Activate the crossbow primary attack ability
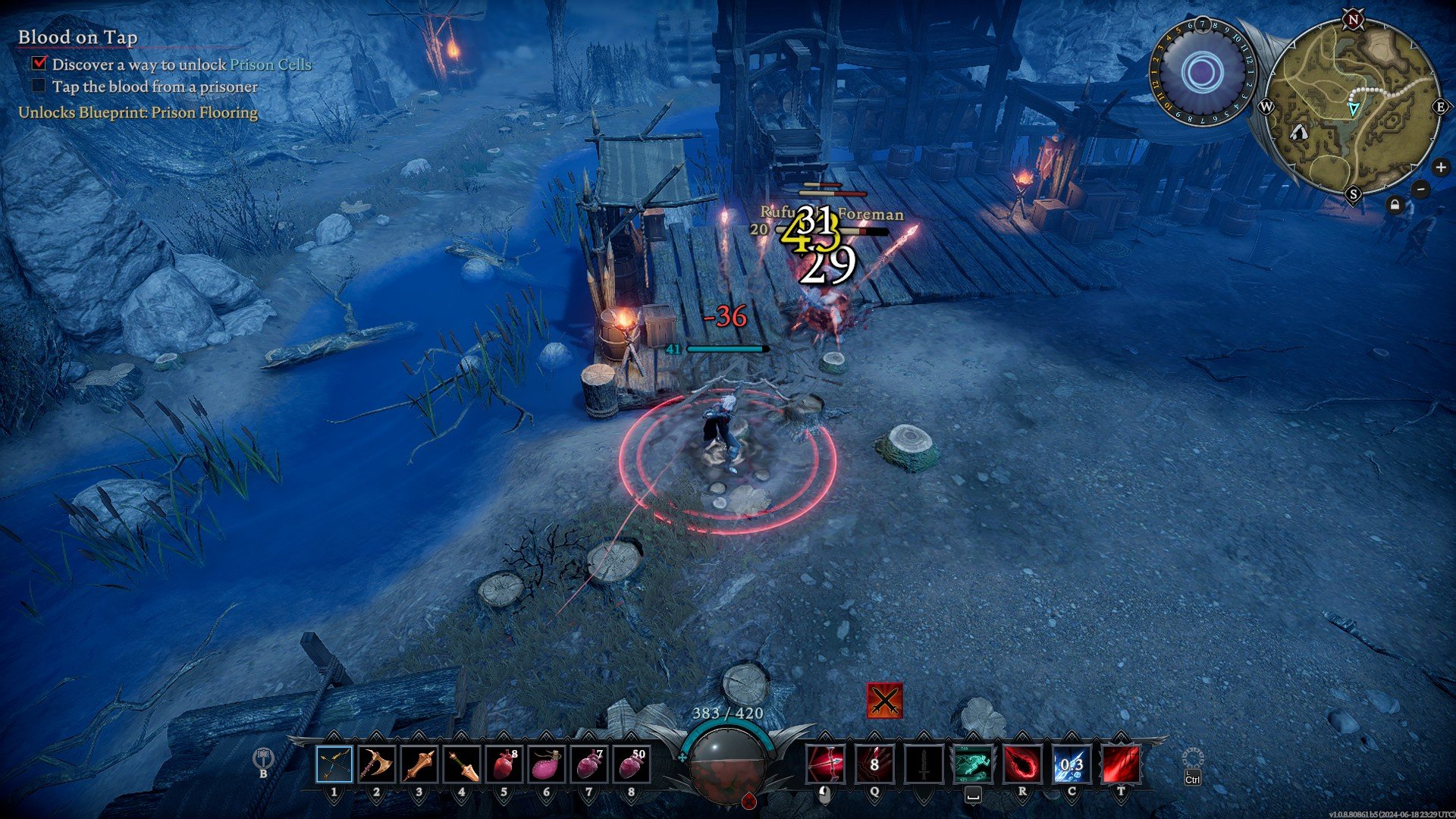Image resolution: width=1456 pixels, height=819 pixels. tap(825, 764)
